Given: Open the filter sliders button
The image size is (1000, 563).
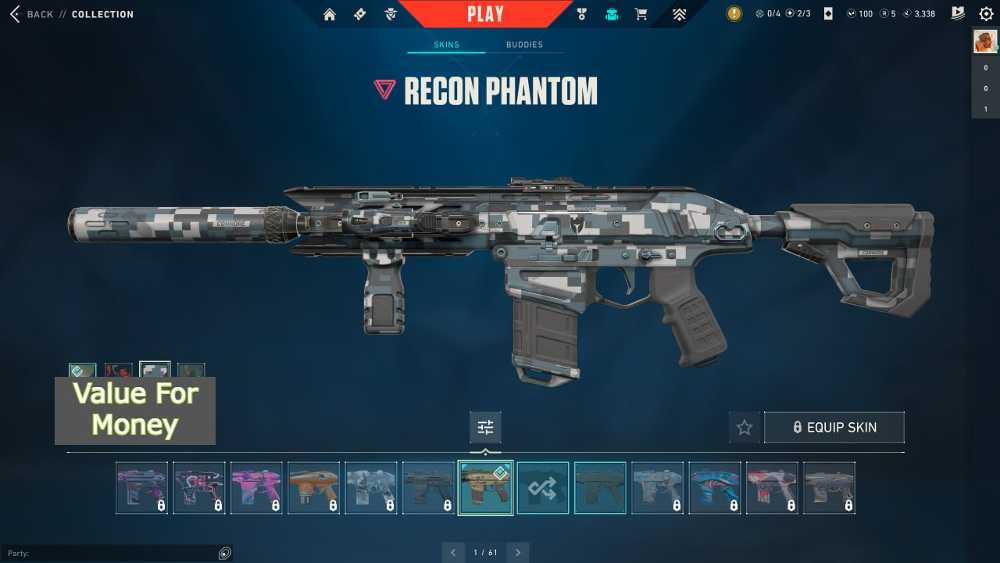Looking at the screenshot, I should coord(485,427).
